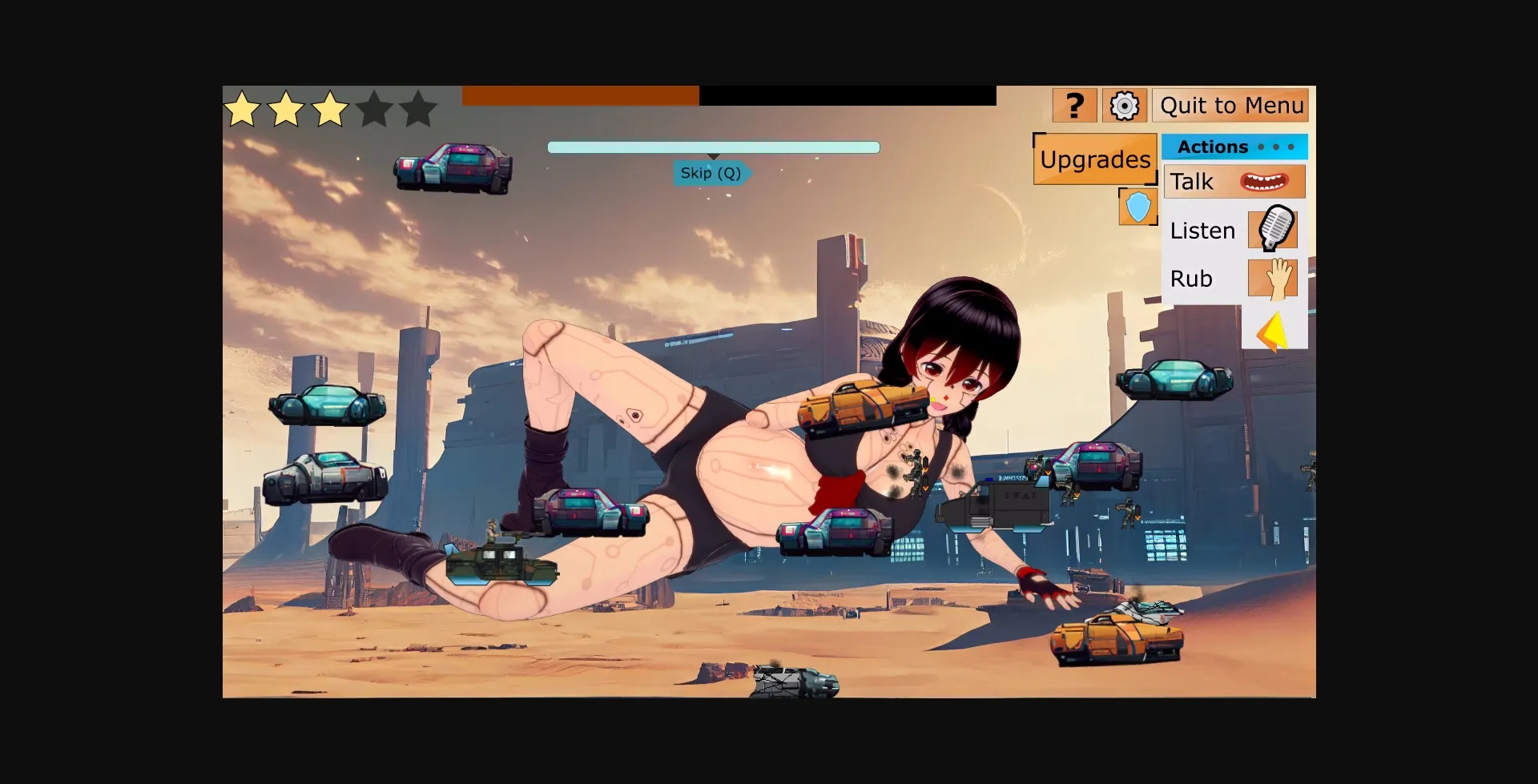Screen dimensions: 1538x784
Task: Toggle the Rub action
Action: click(1193, 279)
